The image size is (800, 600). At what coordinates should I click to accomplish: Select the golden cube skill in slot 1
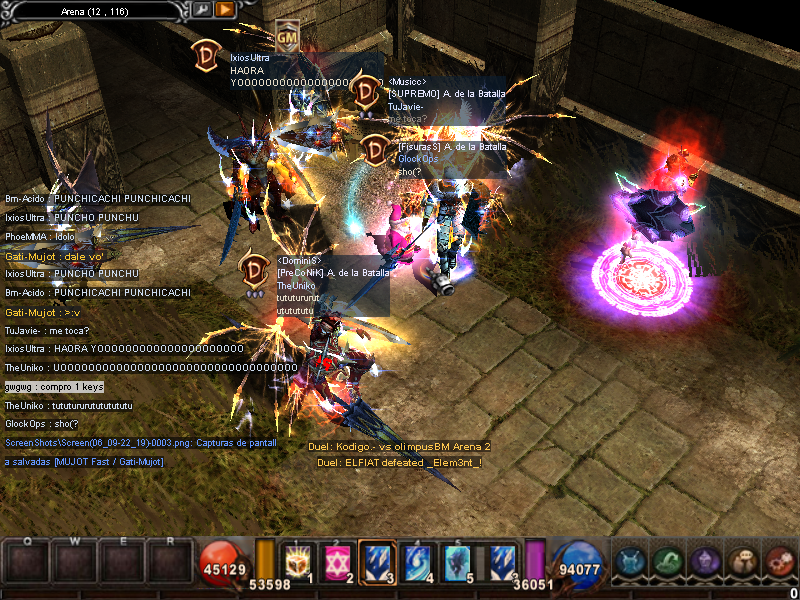[x=297, y=562]
